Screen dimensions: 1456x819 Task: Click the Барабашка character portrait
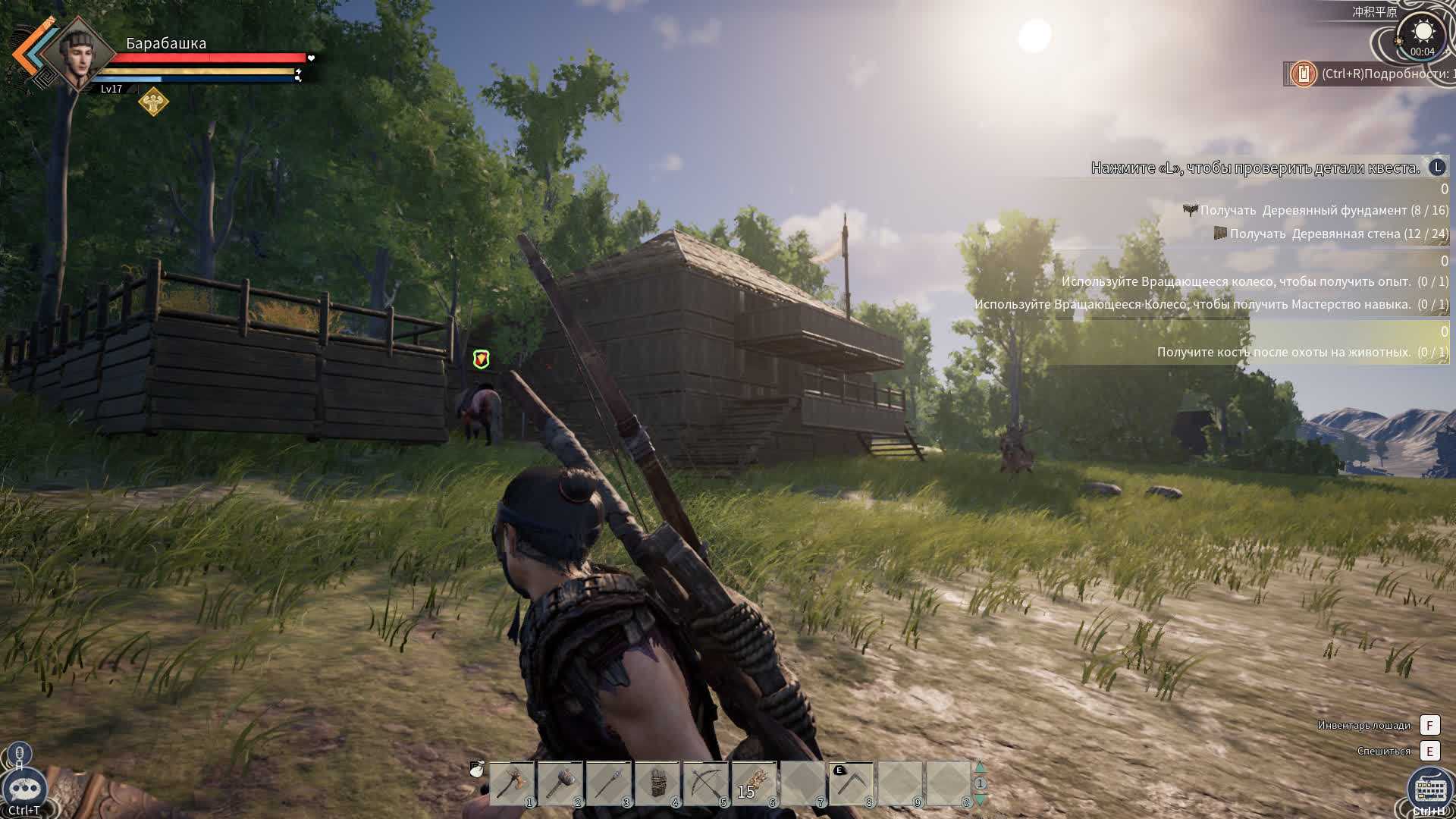click(77, 54)
